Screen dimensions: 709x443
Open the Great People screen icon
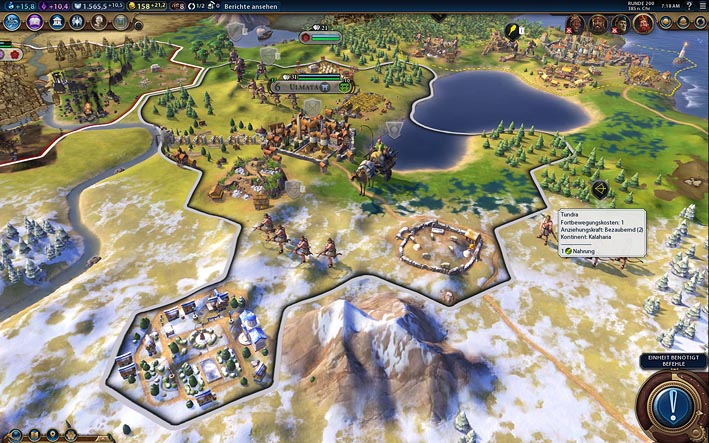100,22
